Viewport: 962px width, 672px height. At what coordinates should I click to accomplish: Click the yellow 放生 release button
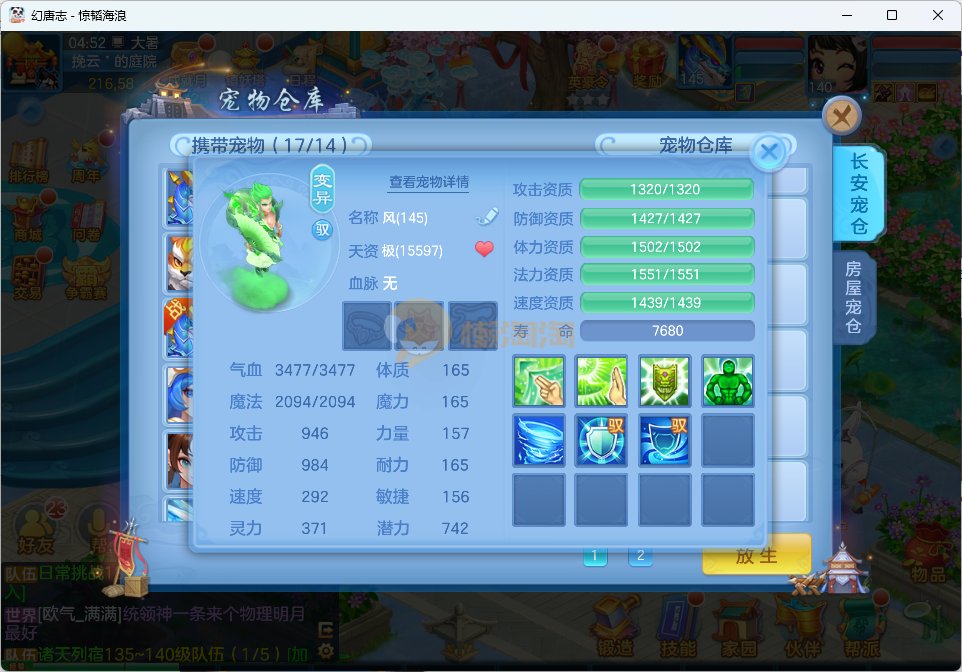pos(755,555)
